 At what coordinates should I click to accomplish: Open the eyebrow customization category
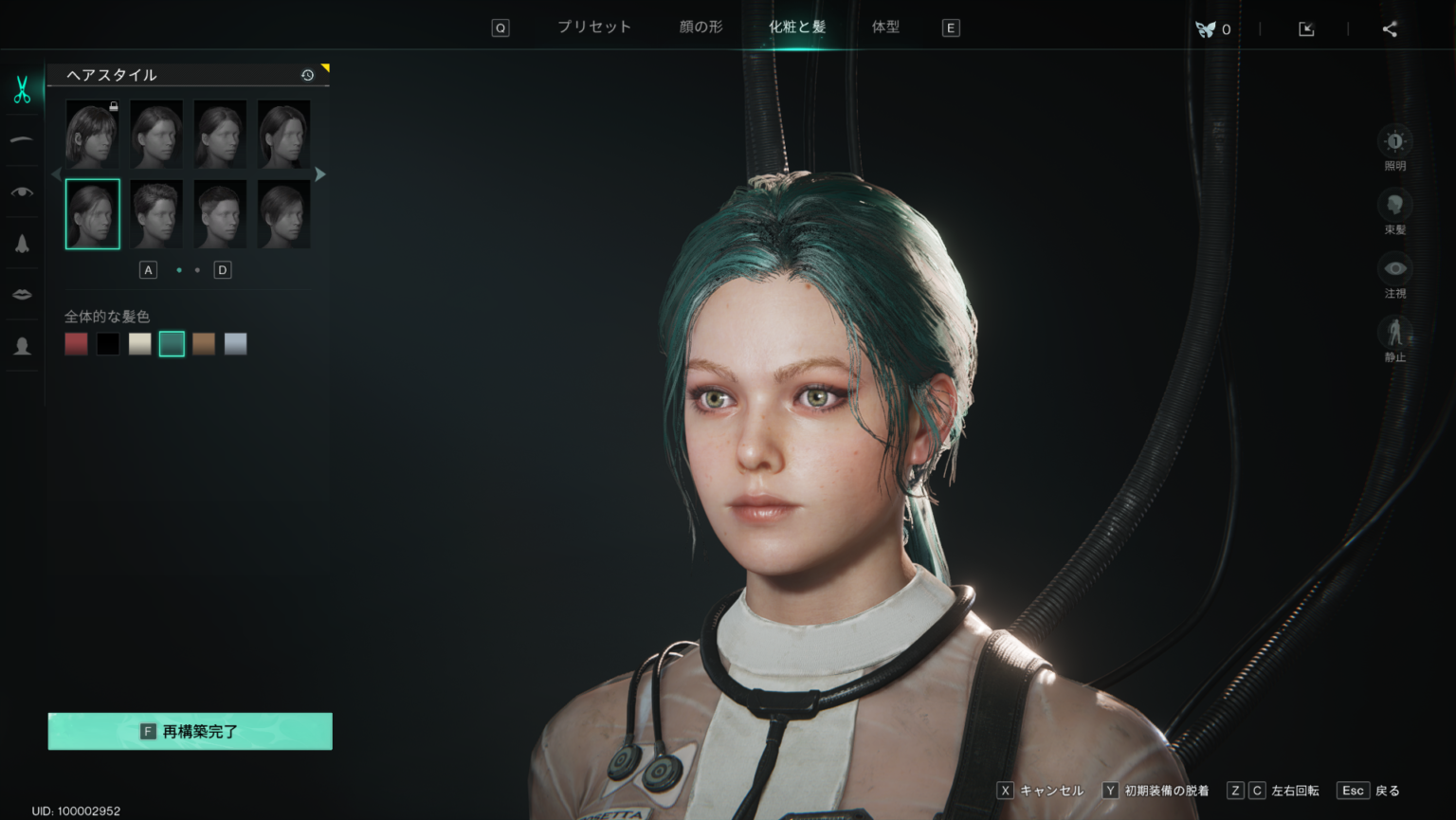(22, 140)
